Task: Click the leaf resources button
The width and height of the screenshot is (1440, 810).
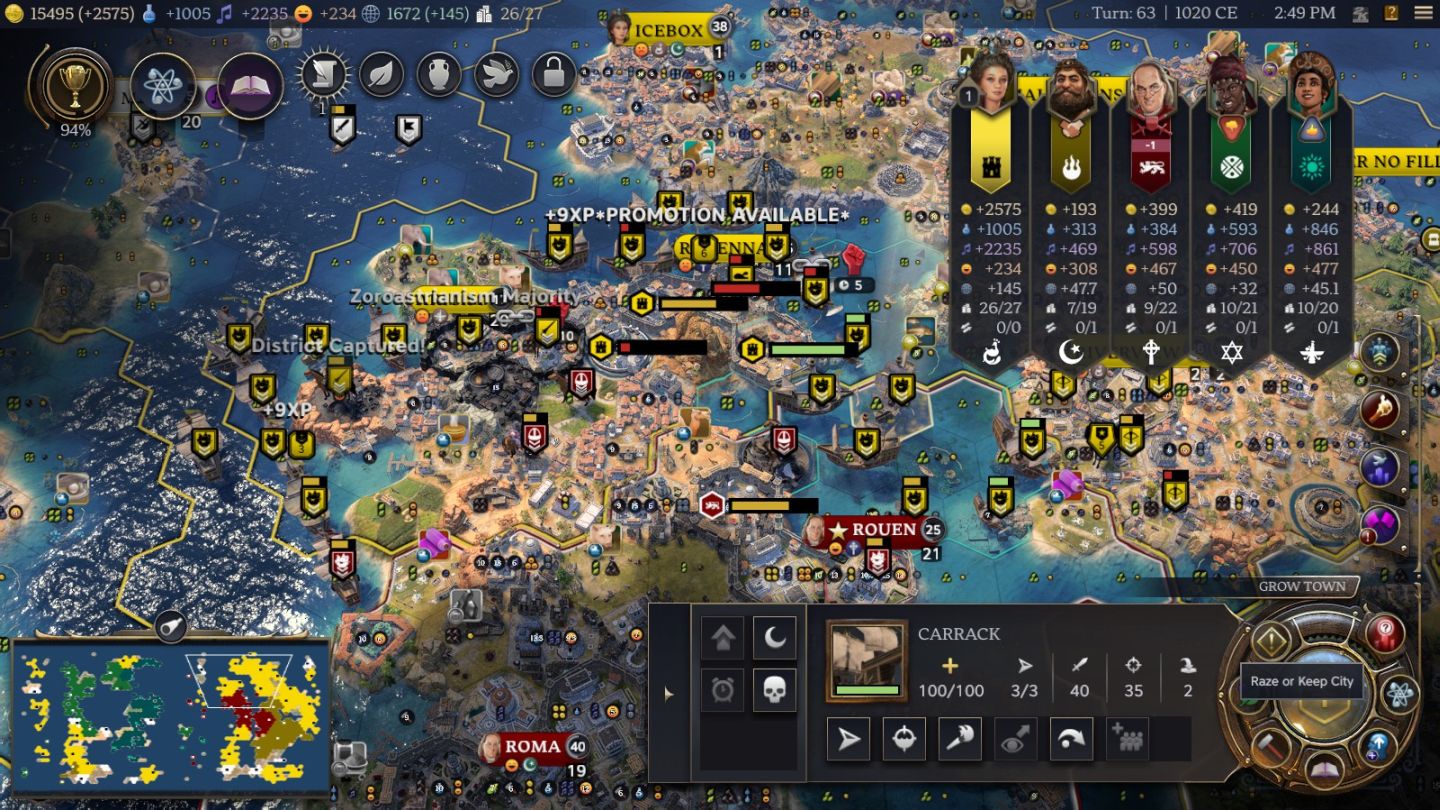Action: pos(381,74)
